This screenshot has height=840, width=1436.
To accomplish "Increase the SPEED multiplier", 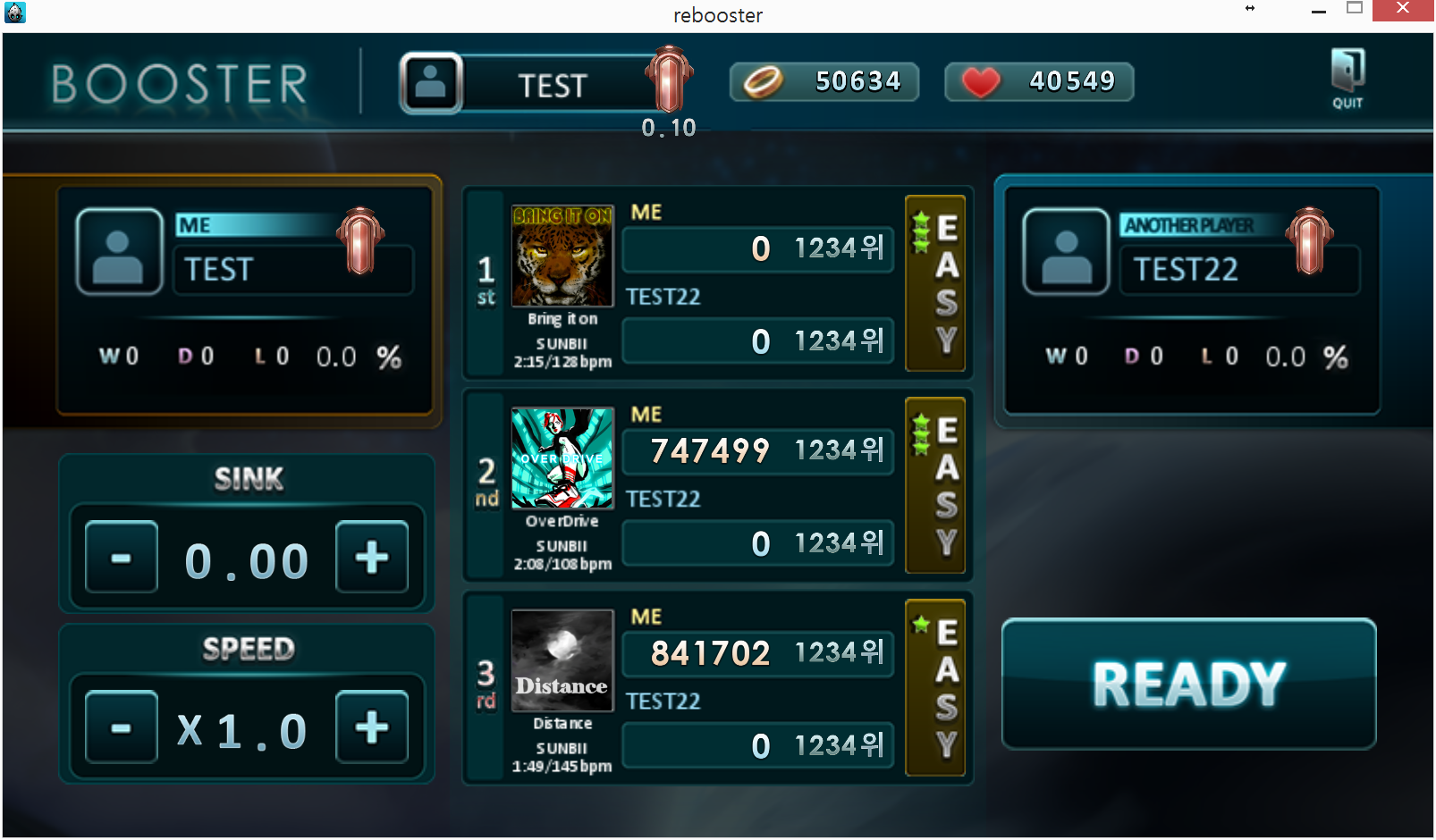I will [372, 726].
